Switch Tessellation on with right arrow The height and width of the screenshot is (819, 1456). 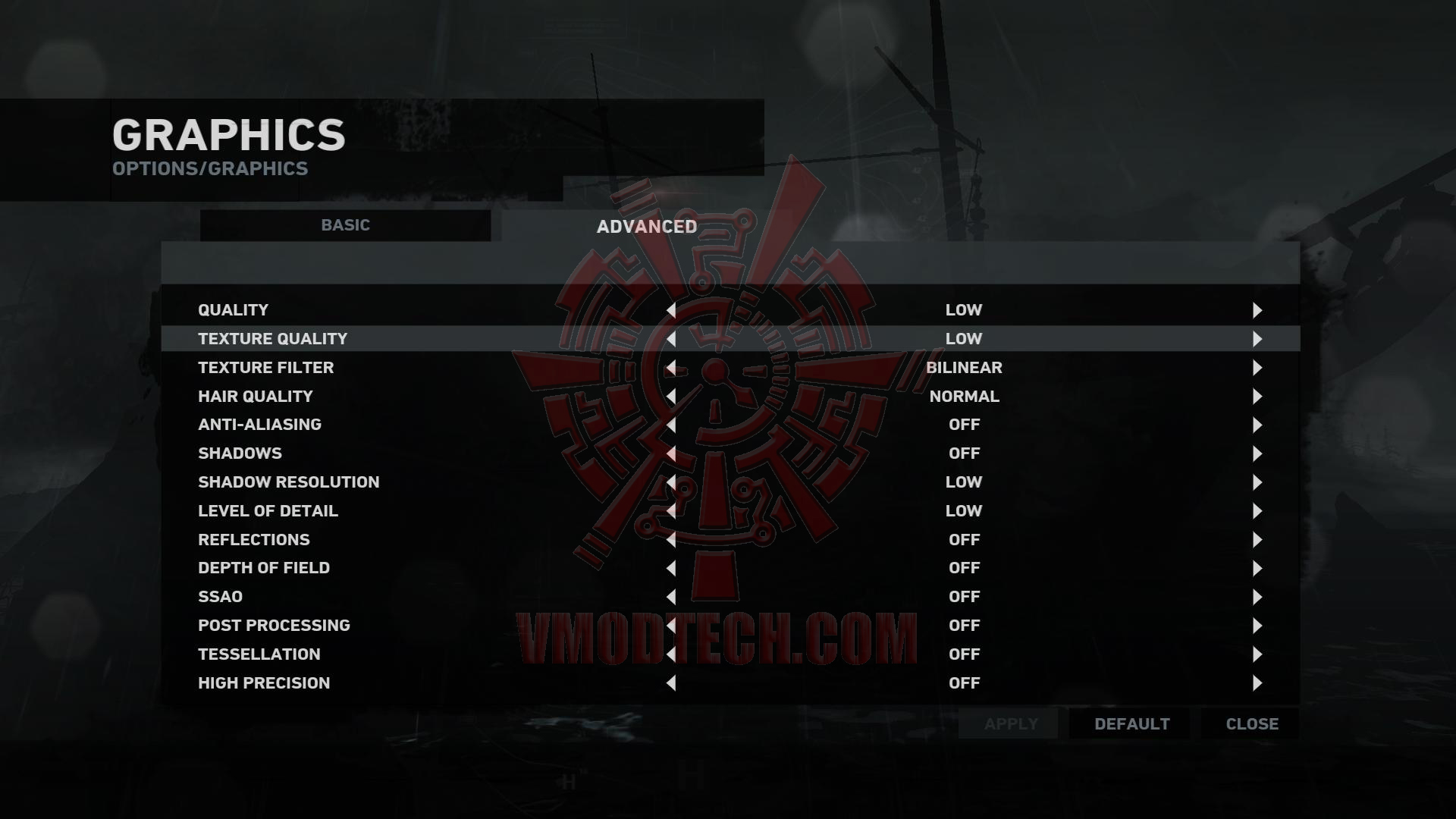(1257, 654)
